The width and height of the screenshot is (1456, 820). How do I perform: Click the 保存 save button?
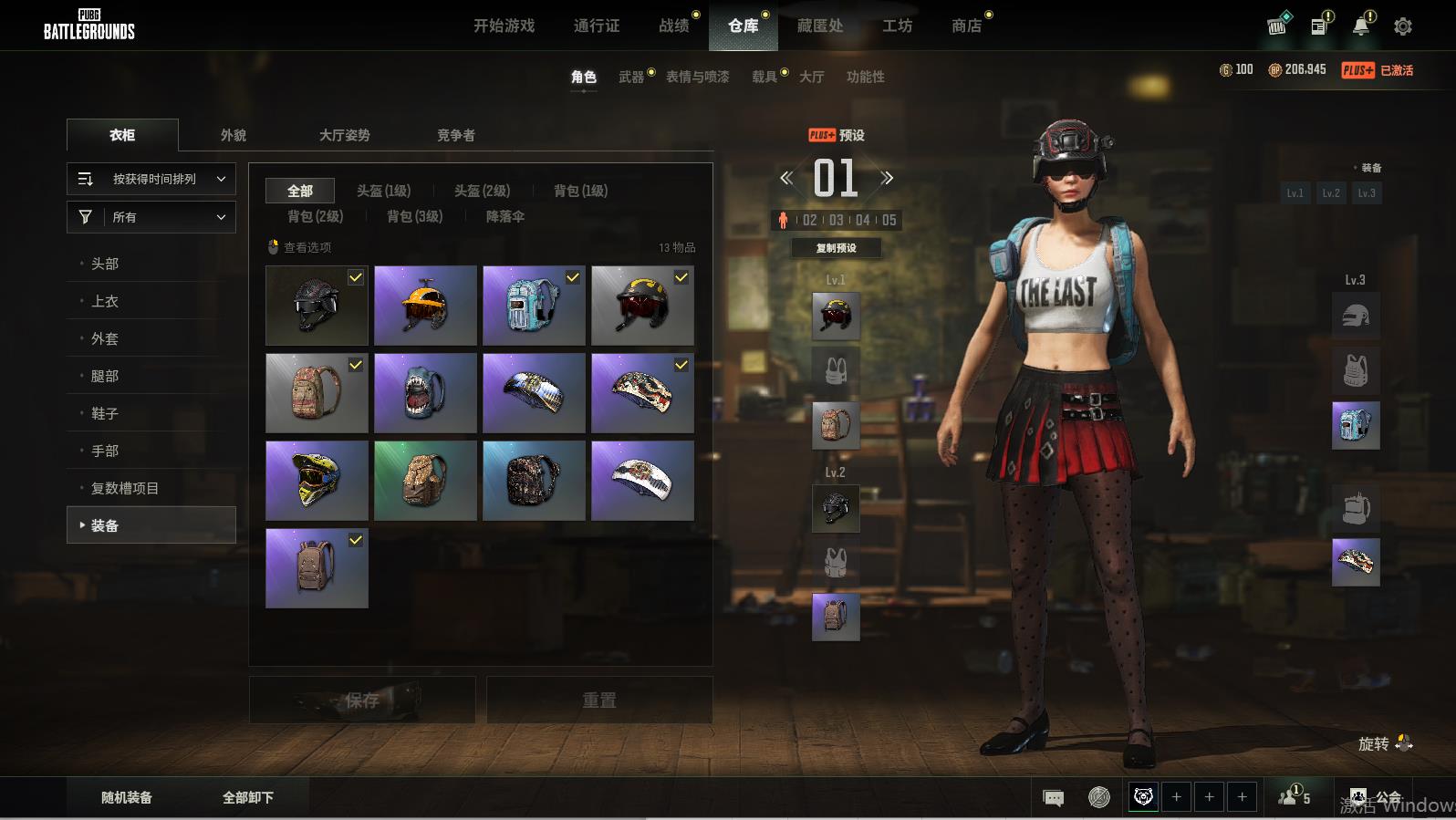(x=362, y=700)
